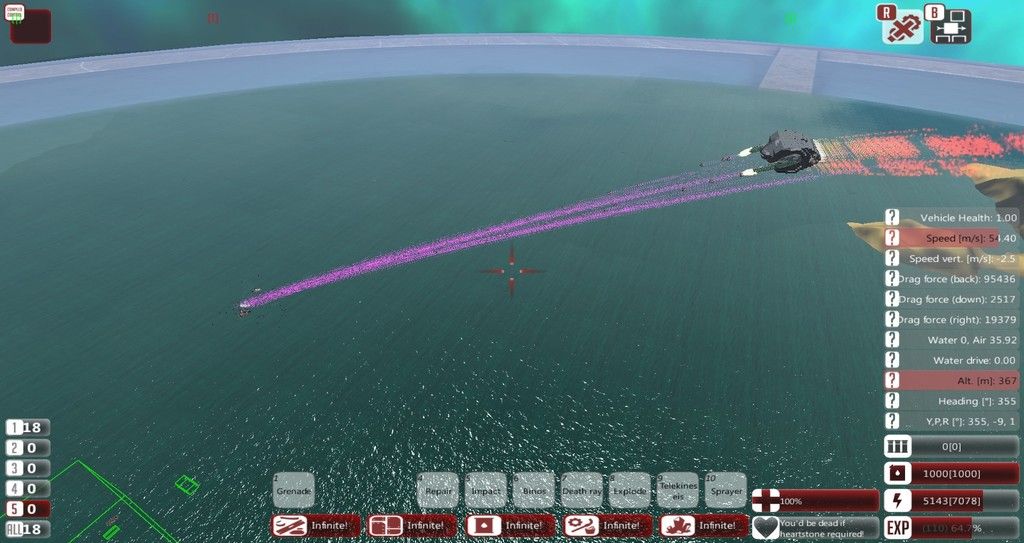Click the help icon beside Heading

(892, 401)
